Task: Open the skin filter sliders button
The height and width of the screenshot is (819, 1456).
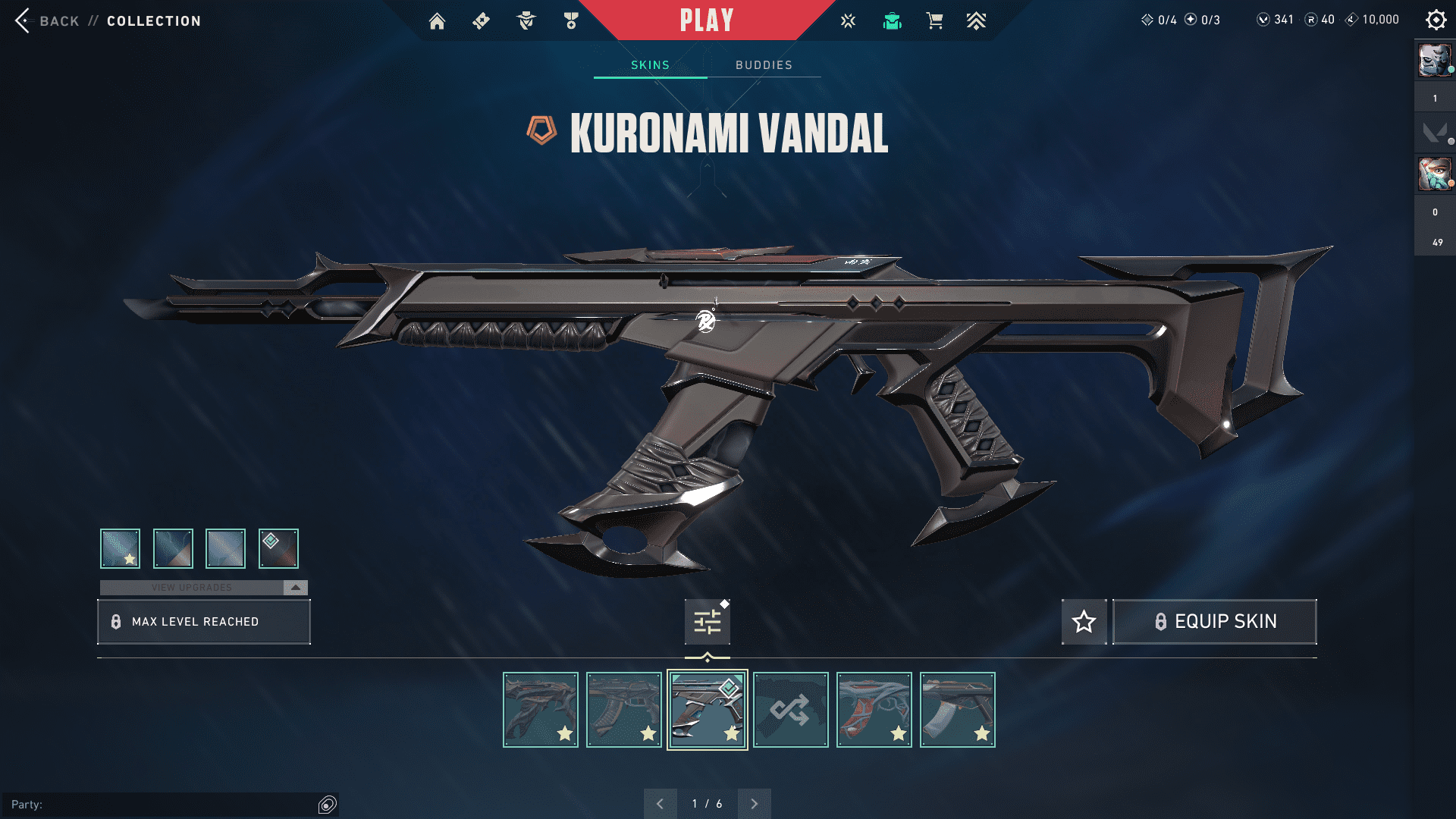Action: (707, 622)
